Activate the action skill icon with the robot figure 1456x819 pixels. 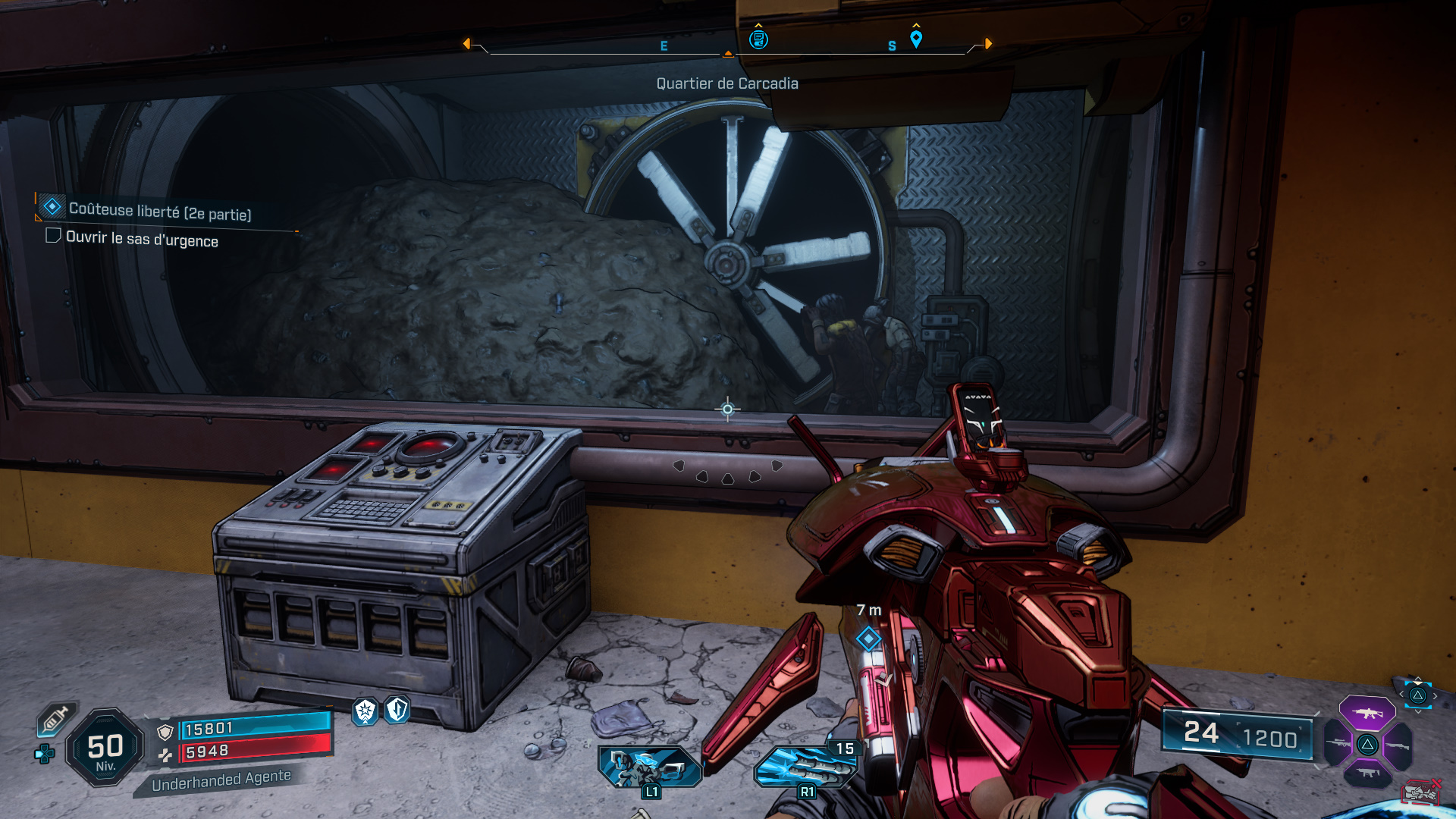click(x=649, y=767)
